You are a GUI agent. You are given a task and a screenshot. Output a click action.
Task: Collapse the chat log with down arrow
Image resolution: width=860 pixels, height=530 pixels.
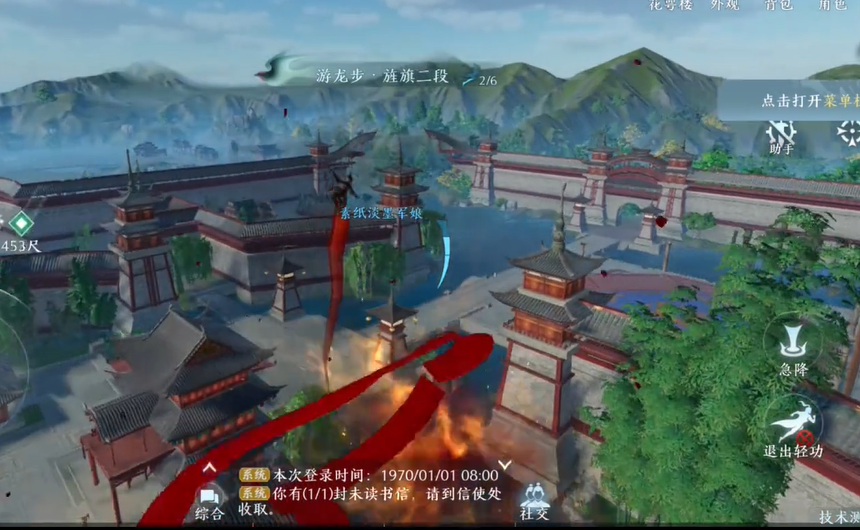pyautogui.click(x=505, y=465)
